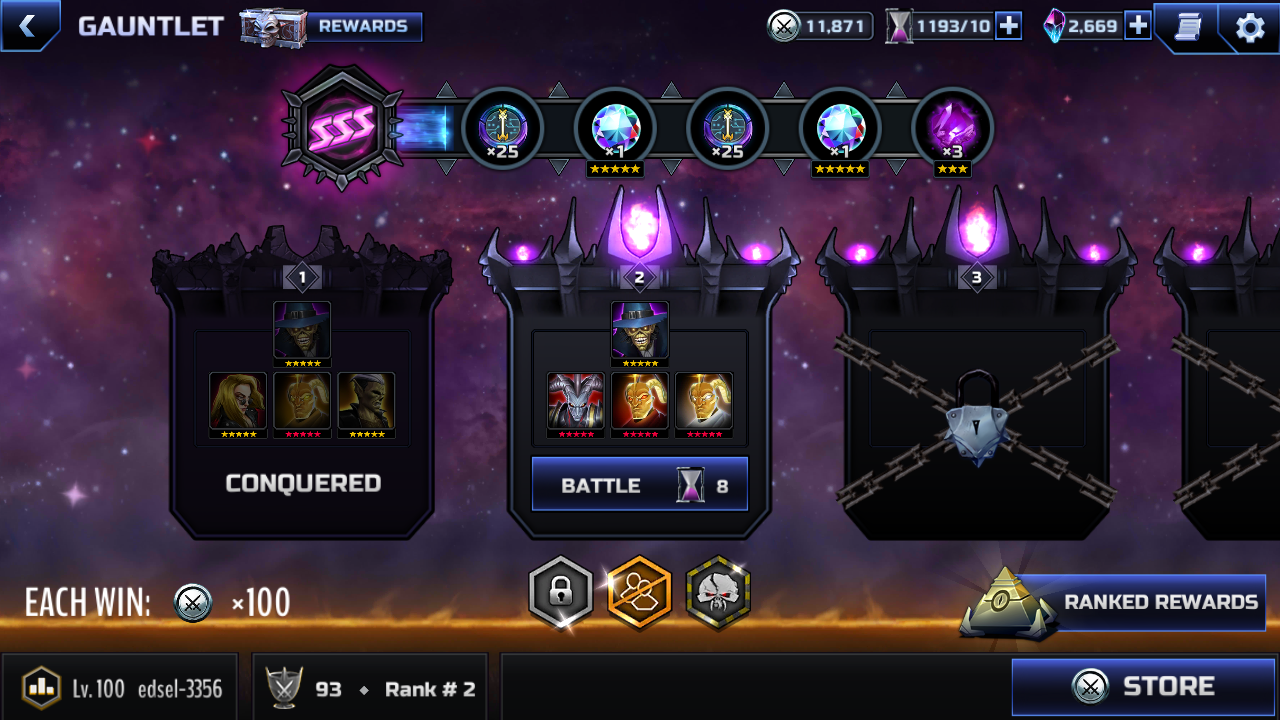
Task: Open the scroll log icon
Action: click(1187, 27)
